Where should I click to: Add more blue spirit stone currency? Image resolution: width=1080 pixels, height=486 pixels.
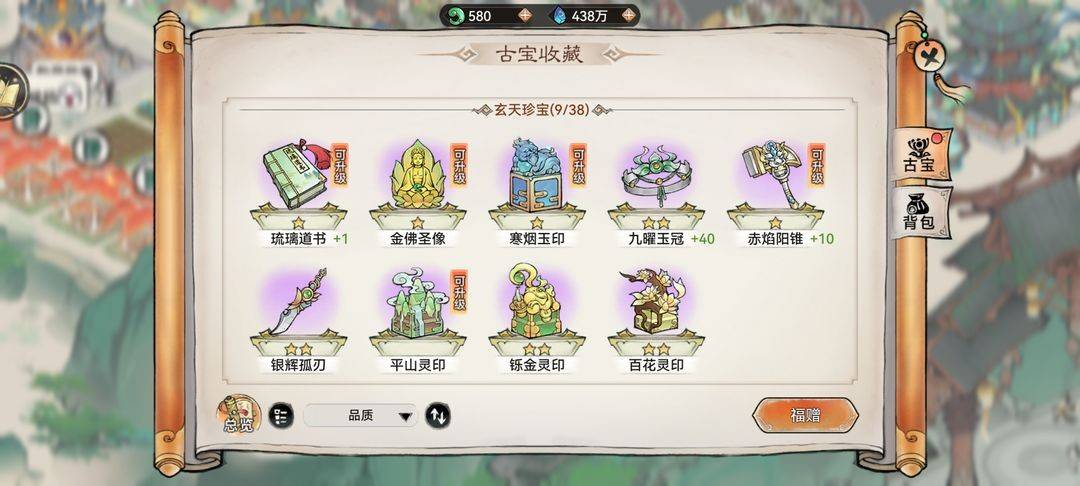(x=628, y=15)
